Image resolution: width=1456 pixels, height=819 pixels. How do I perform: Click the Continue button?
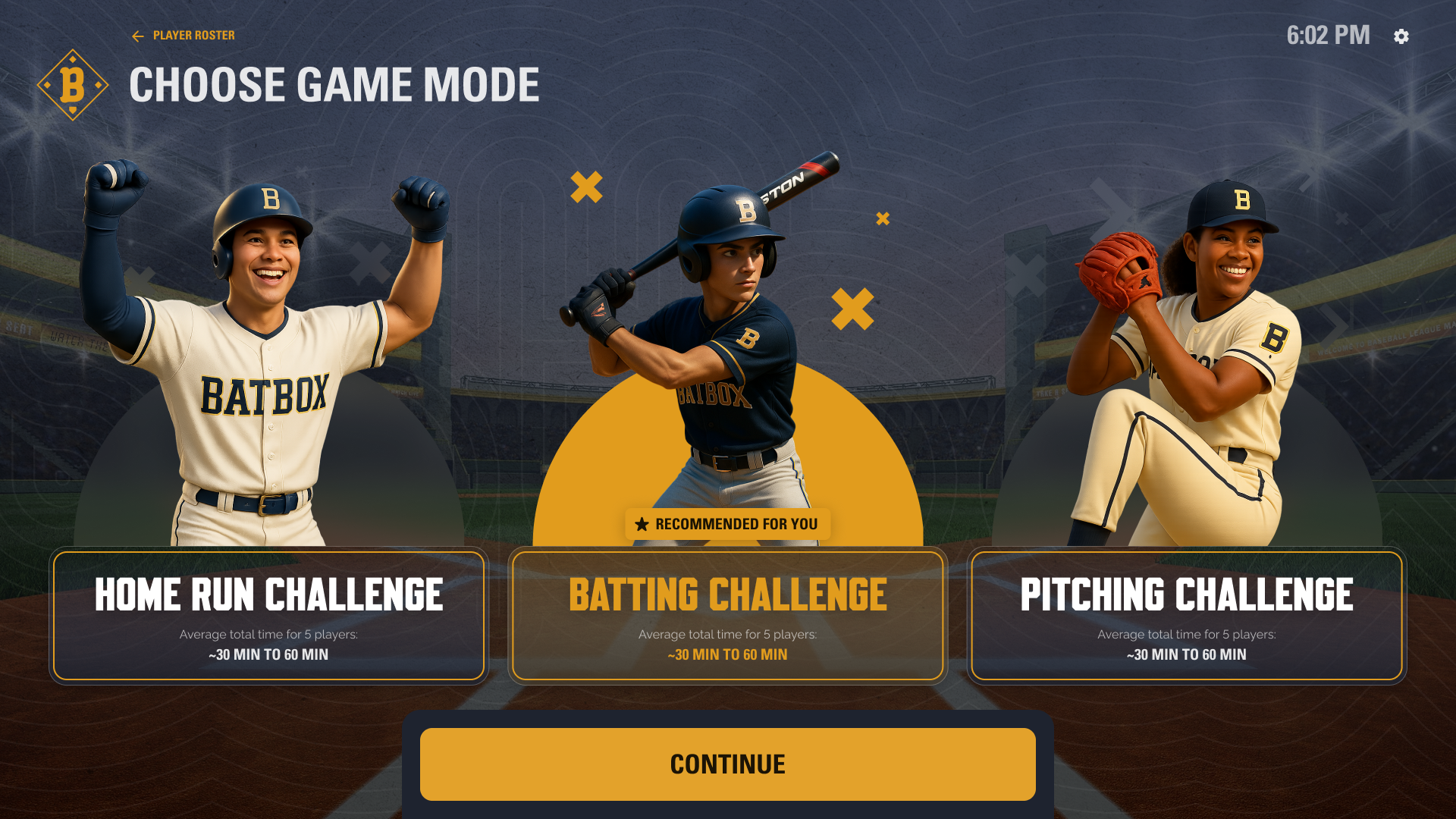pos(727,764)
